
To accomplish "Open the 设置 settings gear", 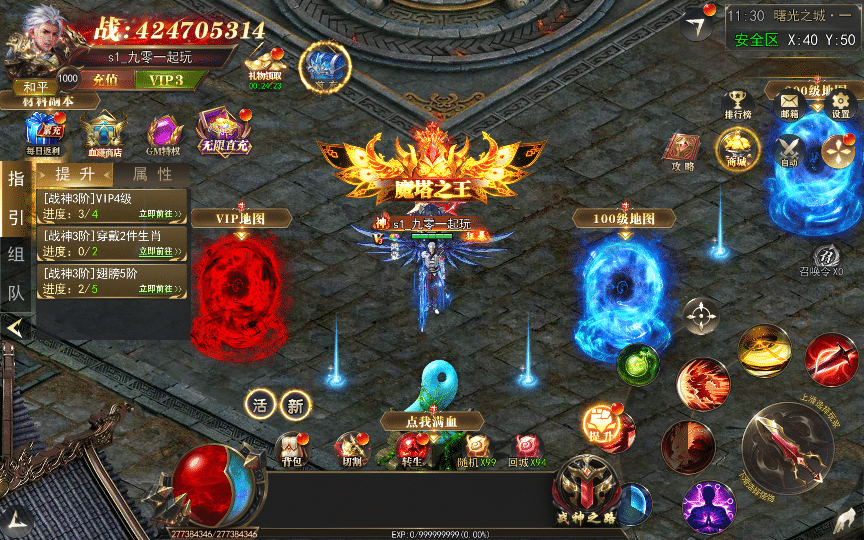I will (840, 104).
